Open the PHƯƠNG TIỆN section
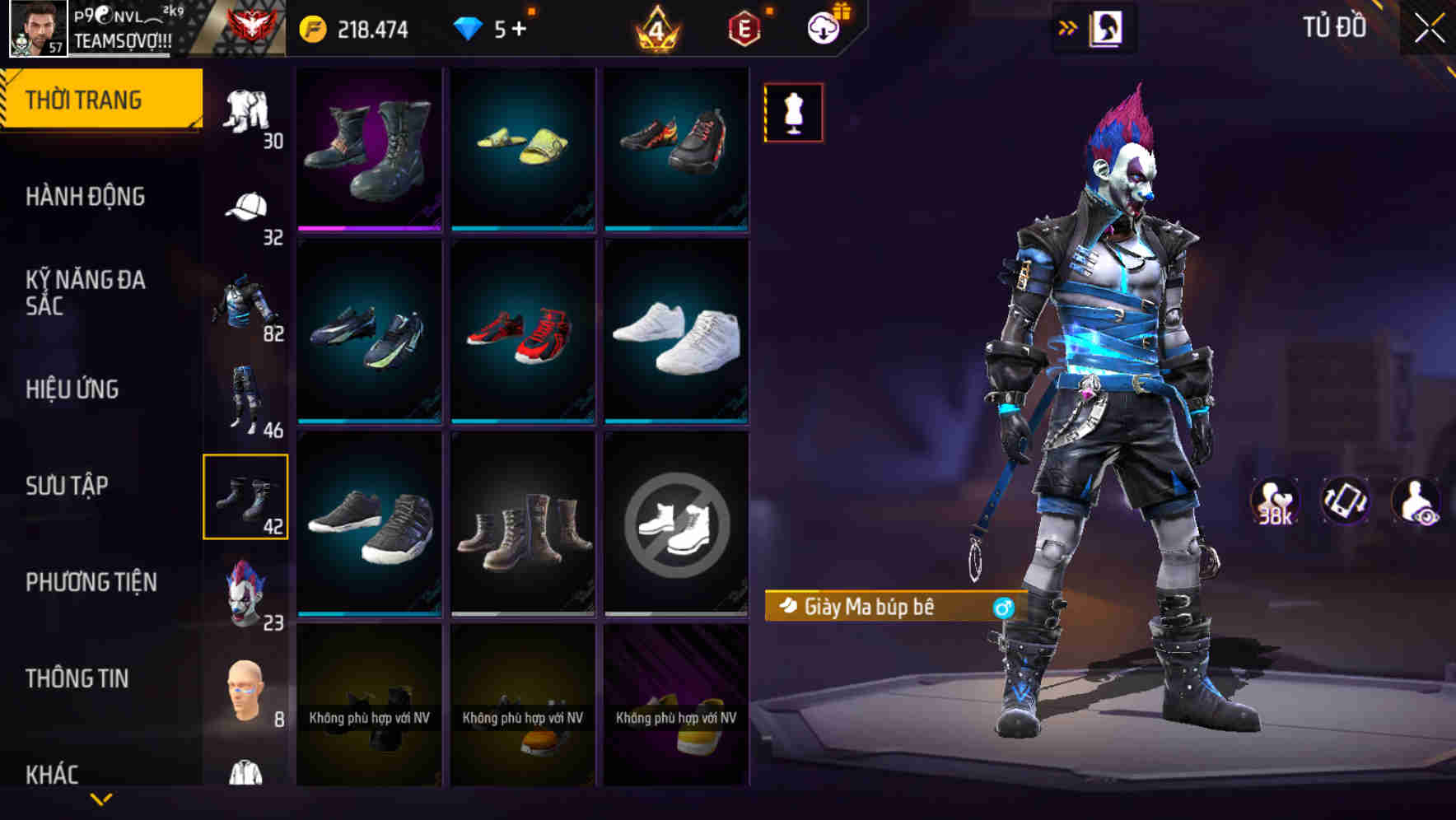 coord(92,581)
